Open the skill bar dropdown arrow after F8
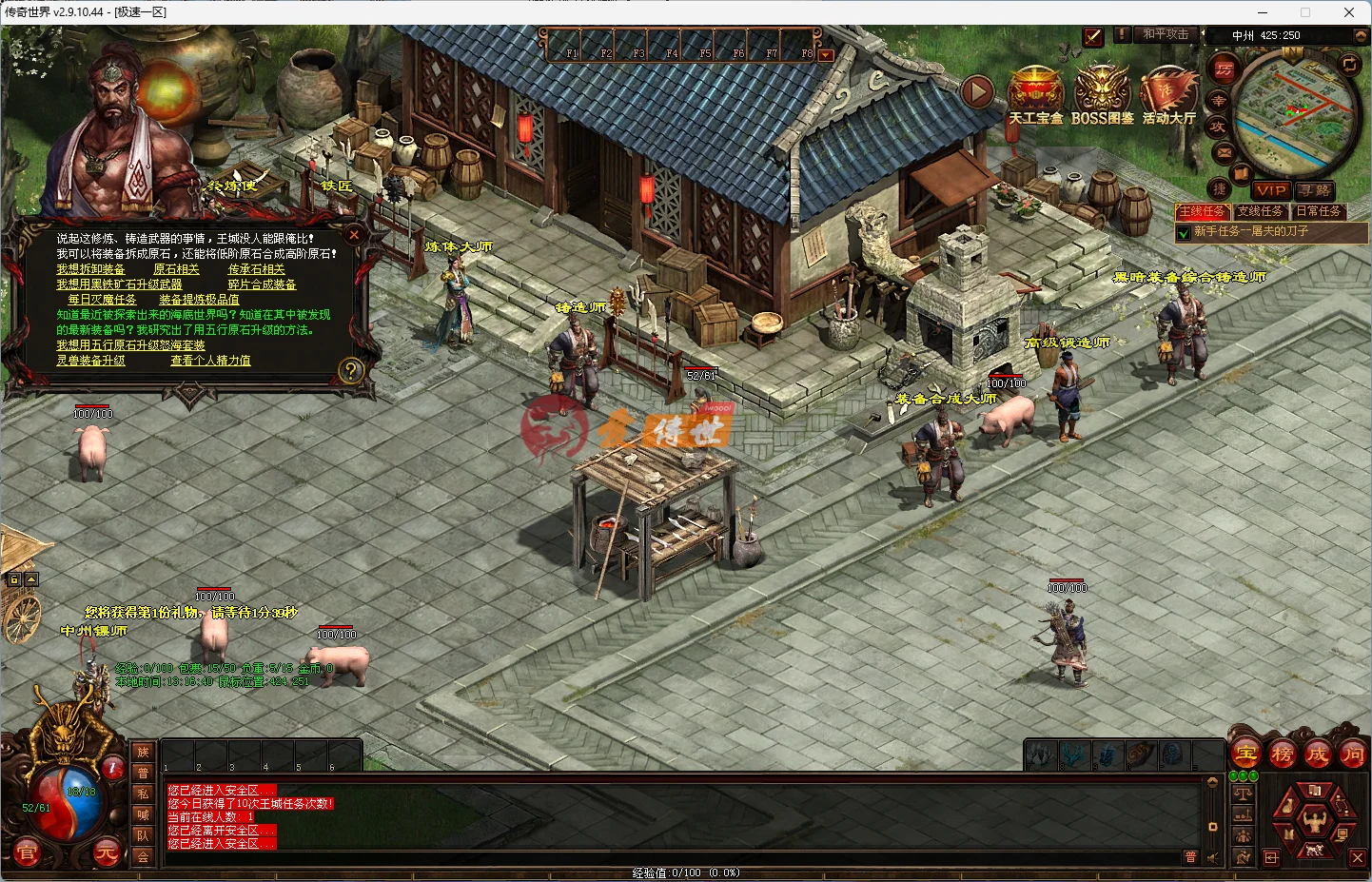1372x882 pixels. pyautogui.click(x=825, y=54)
